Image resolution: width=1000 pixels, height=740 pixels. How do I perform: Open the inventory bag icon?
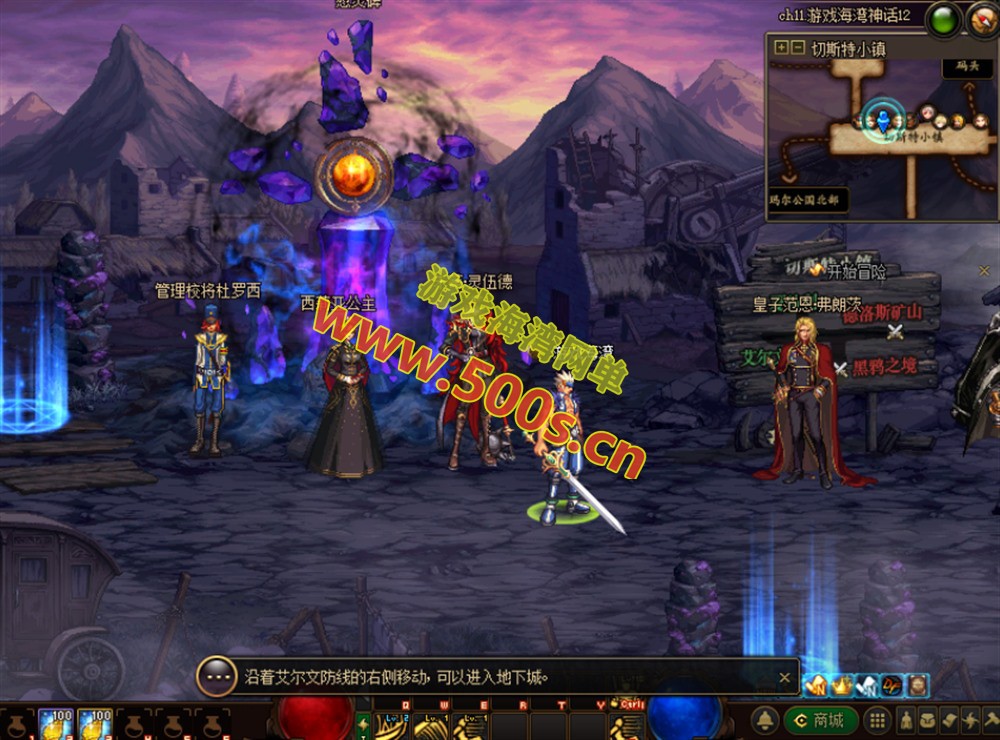[927, 720]
